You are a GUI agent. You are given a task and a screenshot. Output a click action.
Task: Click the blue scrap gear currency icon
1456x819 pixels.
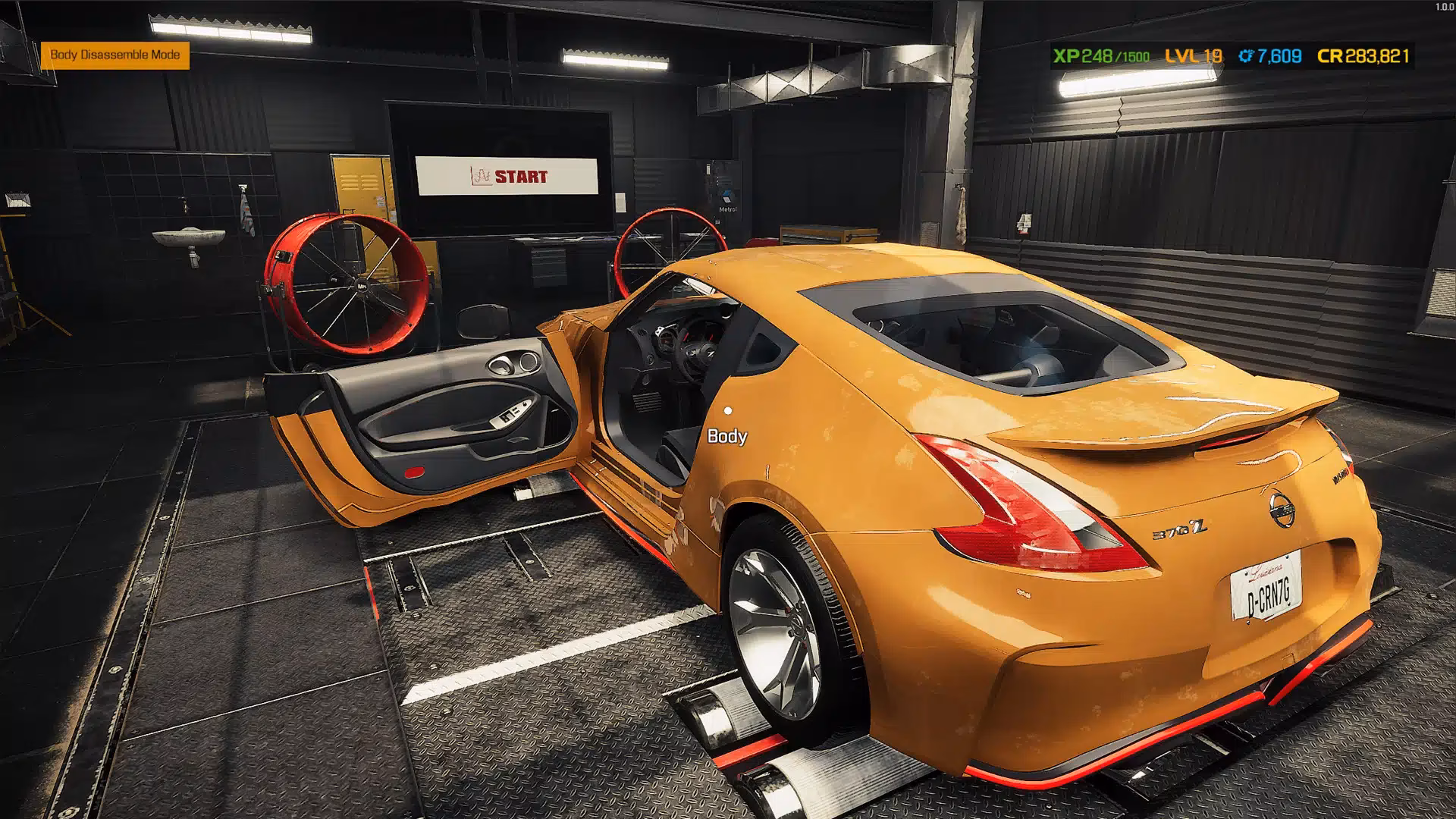[x=1246, y=55]
